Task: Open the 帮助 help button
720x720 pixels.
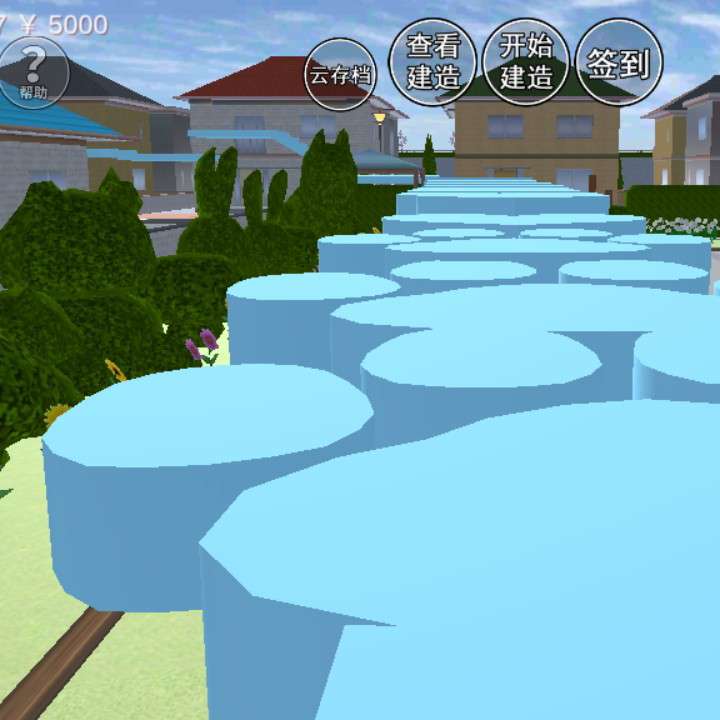Action: coord(33,73)
